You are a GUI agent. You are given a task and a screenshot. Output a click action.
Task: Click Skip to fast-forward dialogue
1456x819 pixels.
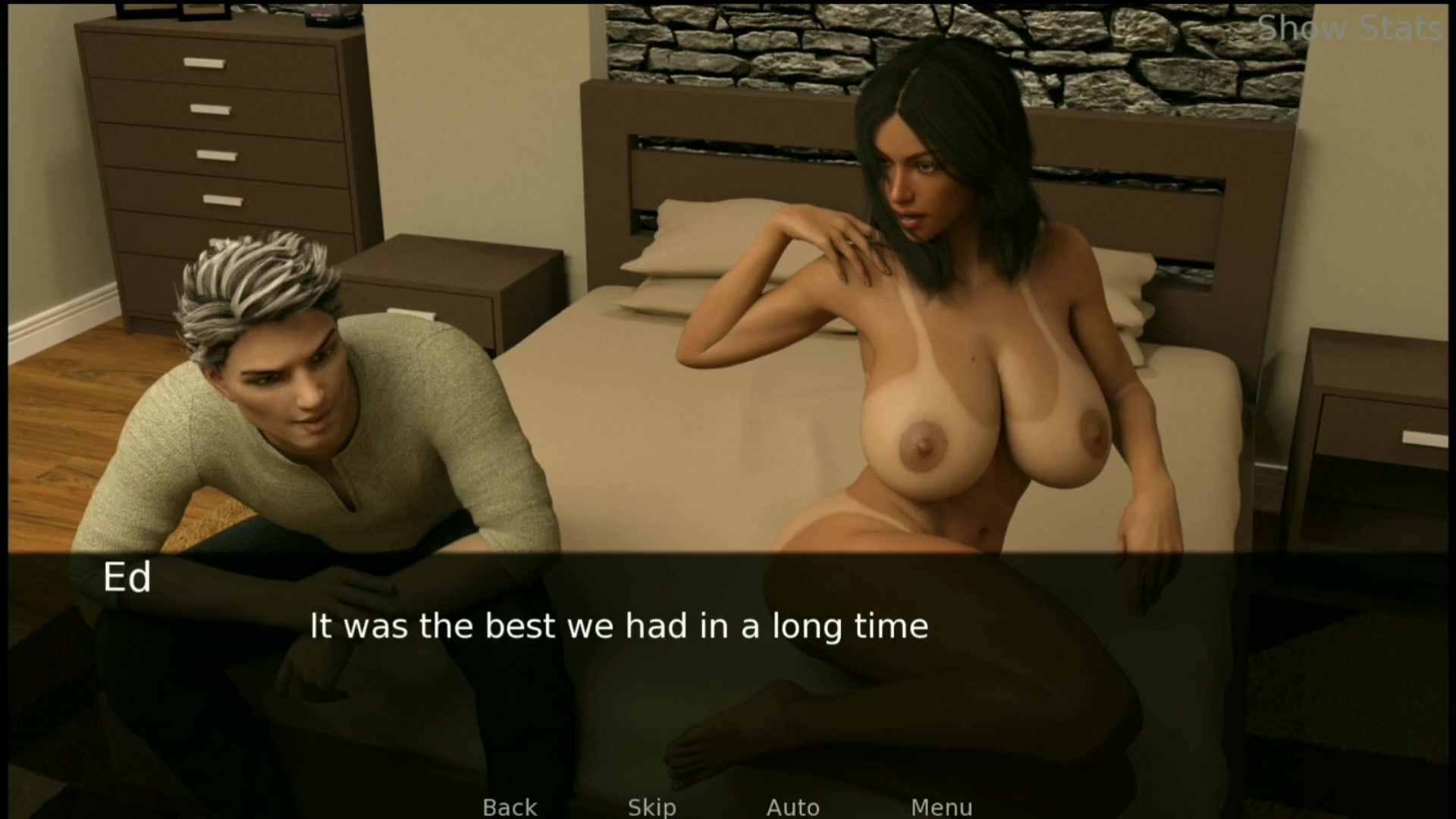(x=651, y=807)
